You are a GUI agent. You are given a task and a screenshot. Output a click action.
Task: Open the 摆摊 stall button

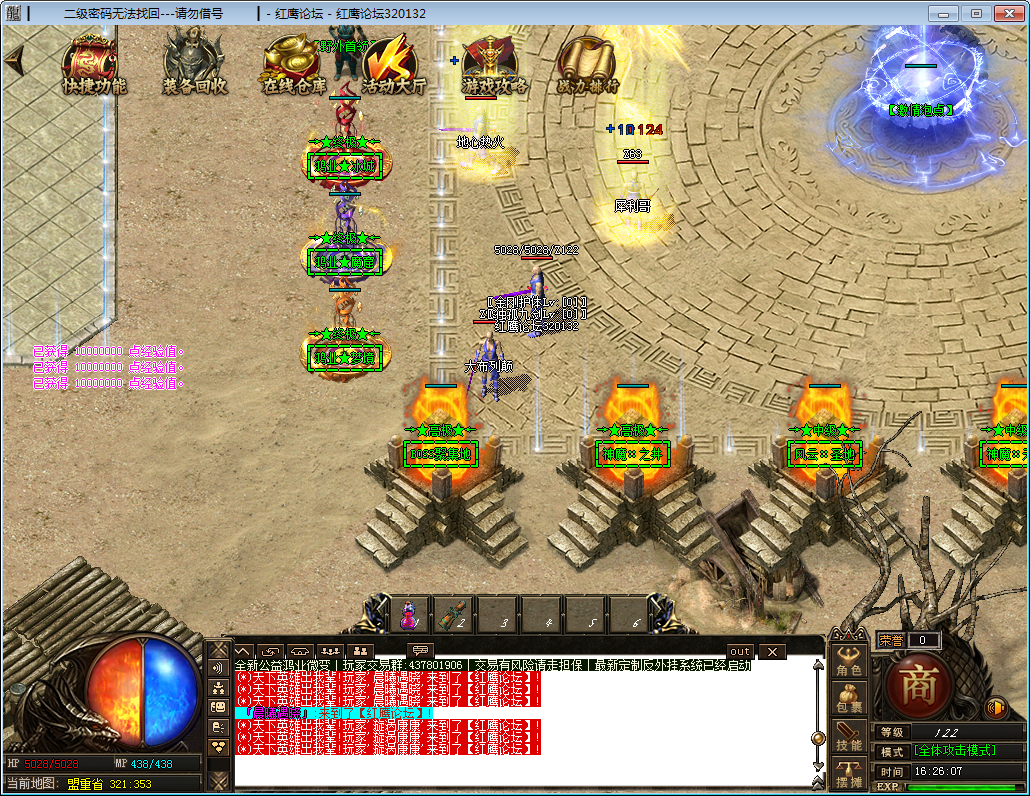pos(849,773)
